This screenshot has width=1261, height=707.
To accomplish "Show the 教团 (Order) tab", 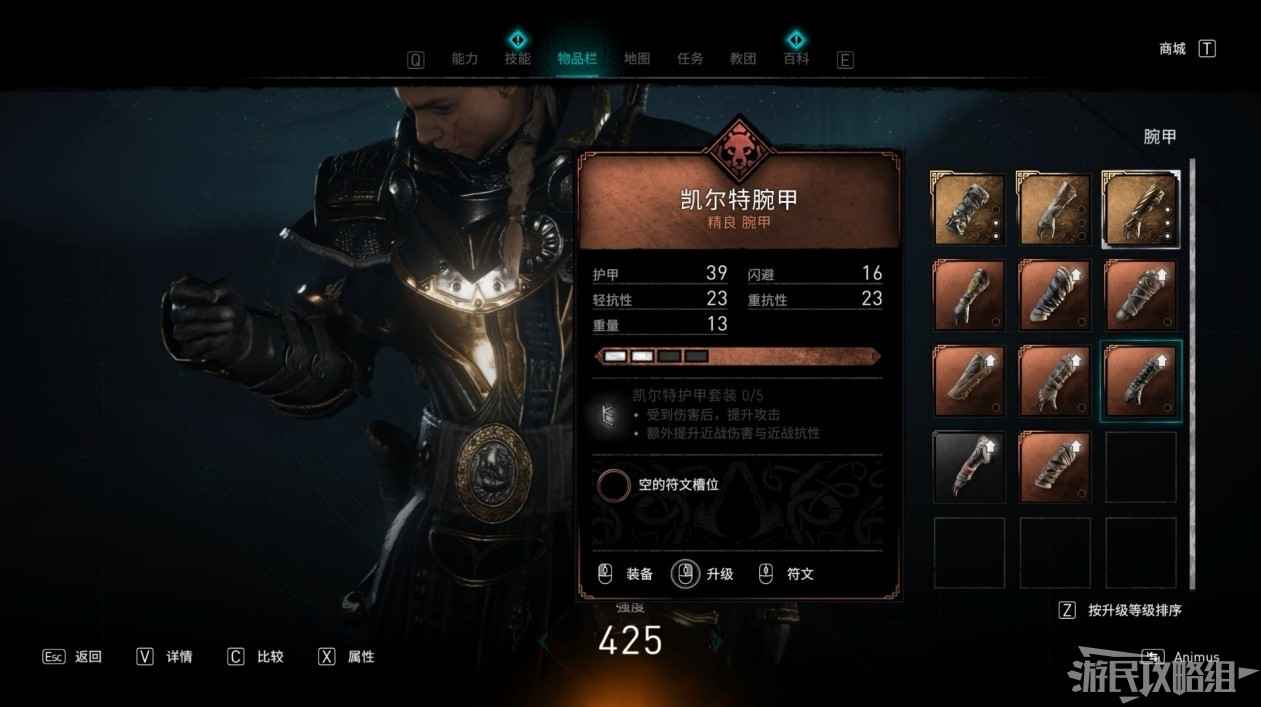I will coord(743,59).
